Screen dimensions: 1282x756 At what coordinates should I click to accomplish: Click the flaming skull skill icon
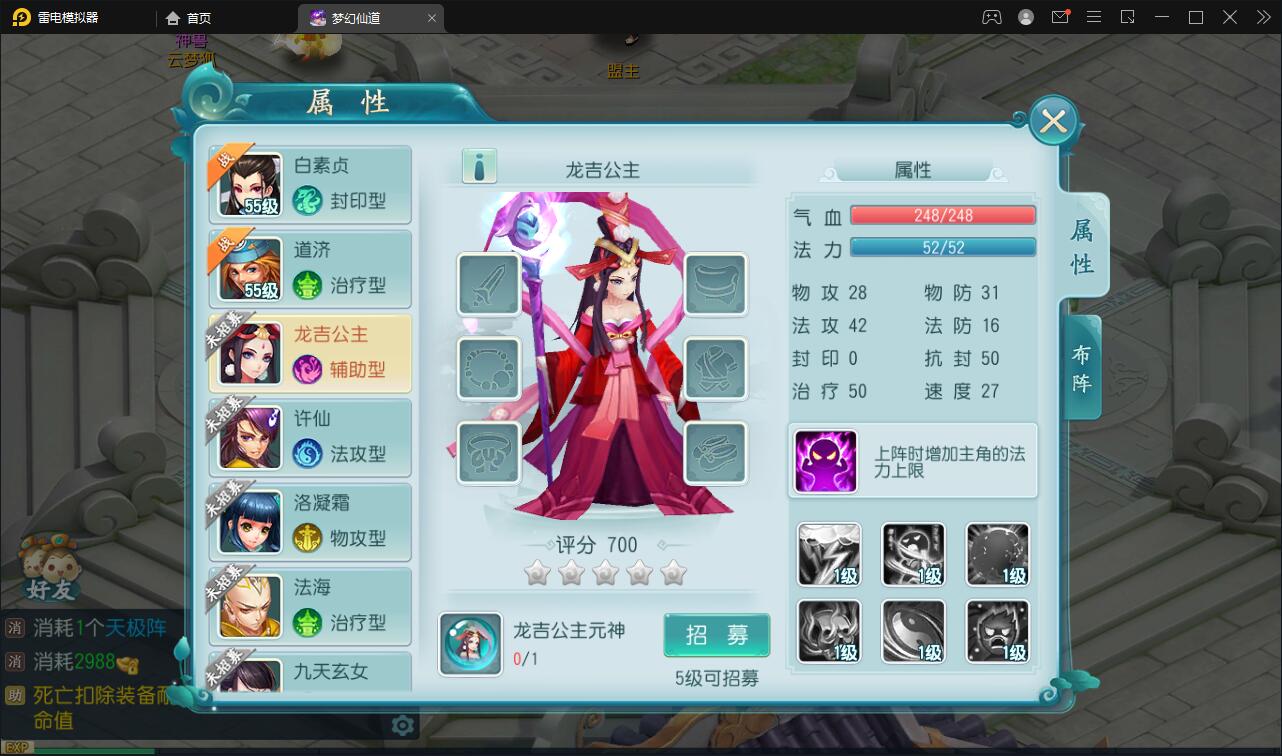828,631
